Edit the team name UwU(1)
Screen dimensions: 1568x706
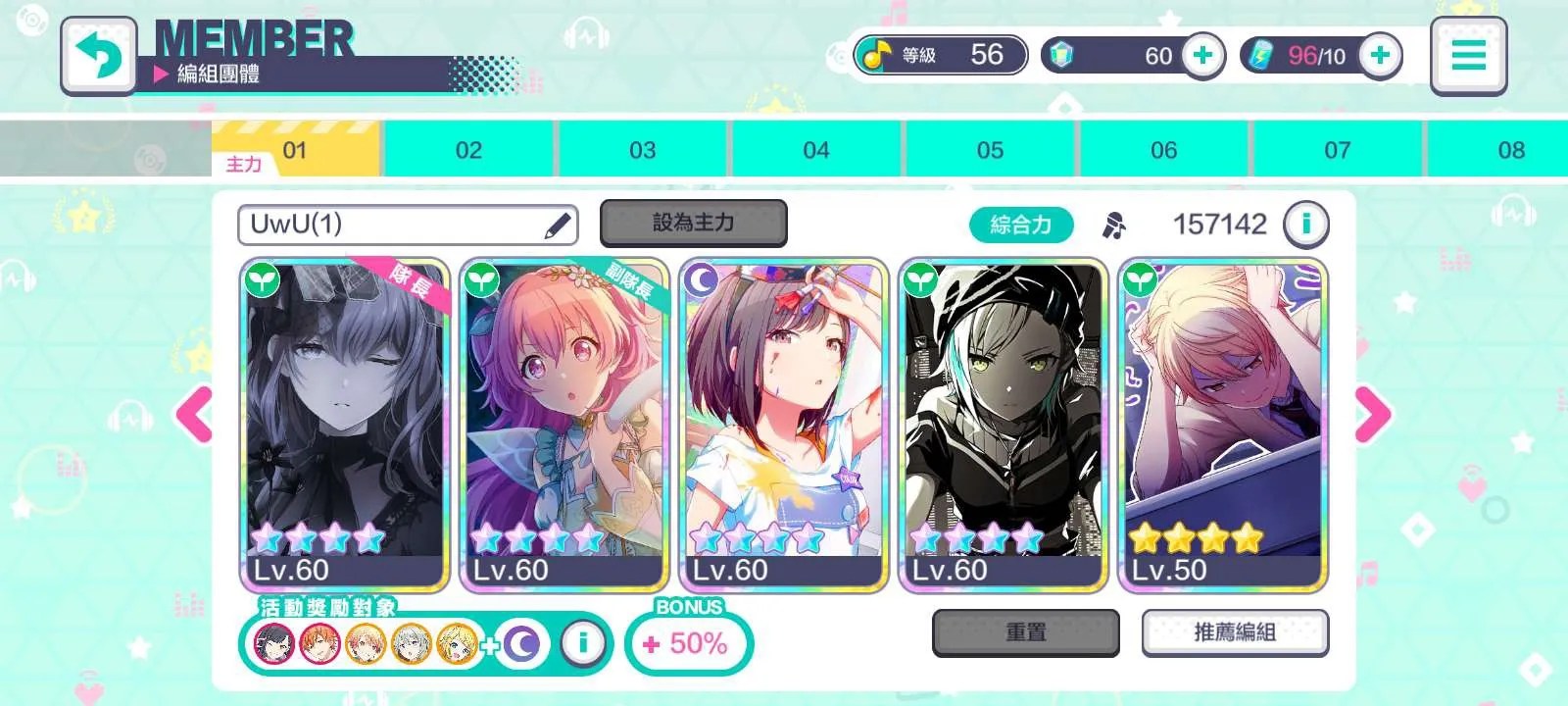tap(557, 227)
